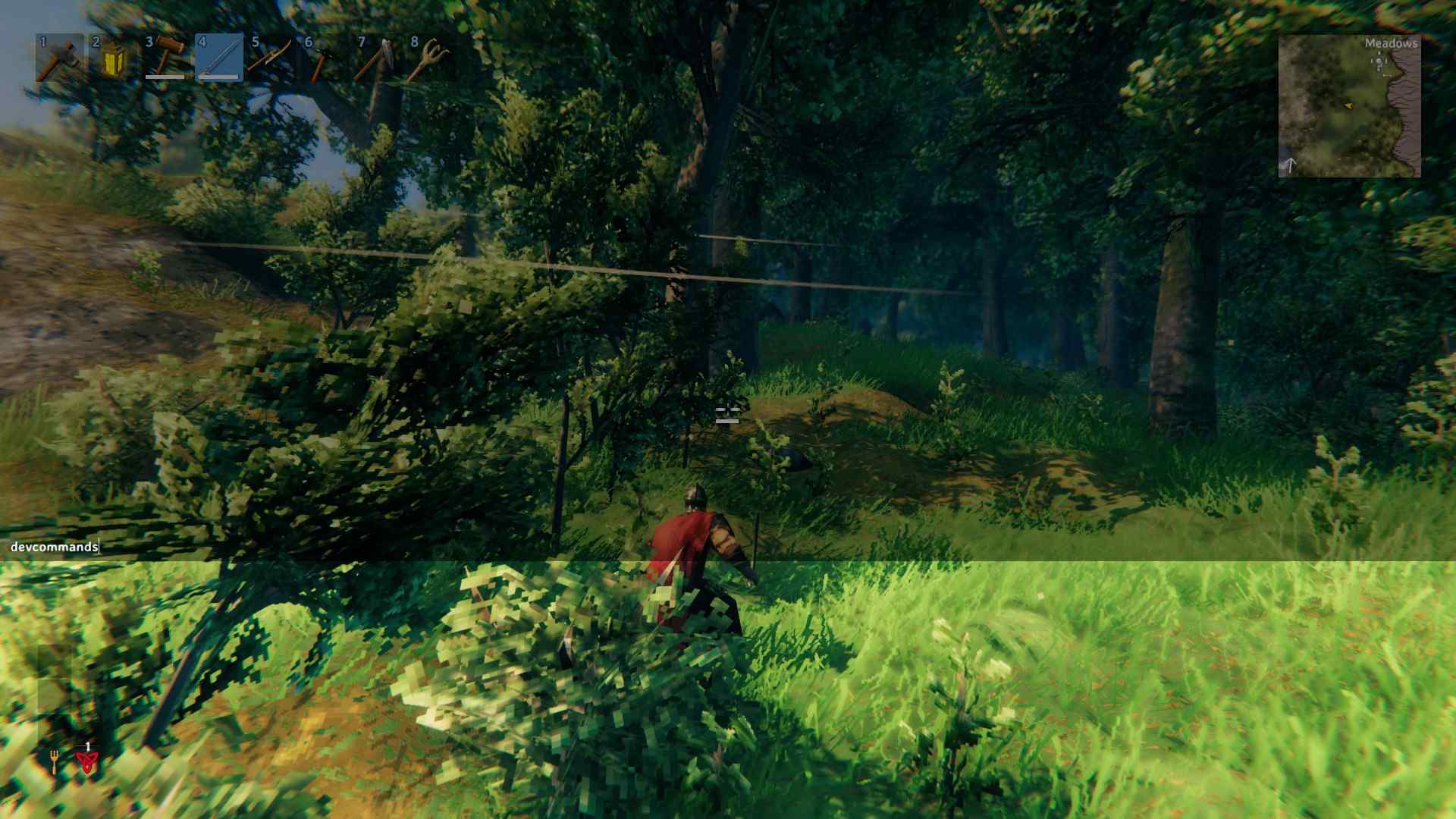Click the yellow player arrow on the minimap
Screen dimensions: 1456x819
click(1349, 105)
